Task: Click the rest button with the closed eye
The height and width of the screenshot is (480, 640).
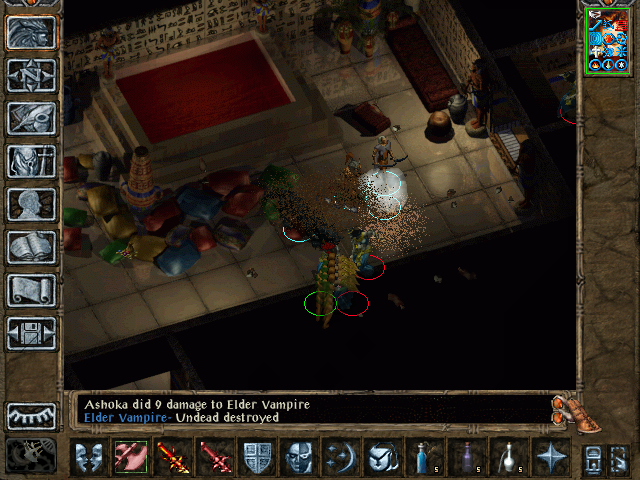Action: (32, 416)
